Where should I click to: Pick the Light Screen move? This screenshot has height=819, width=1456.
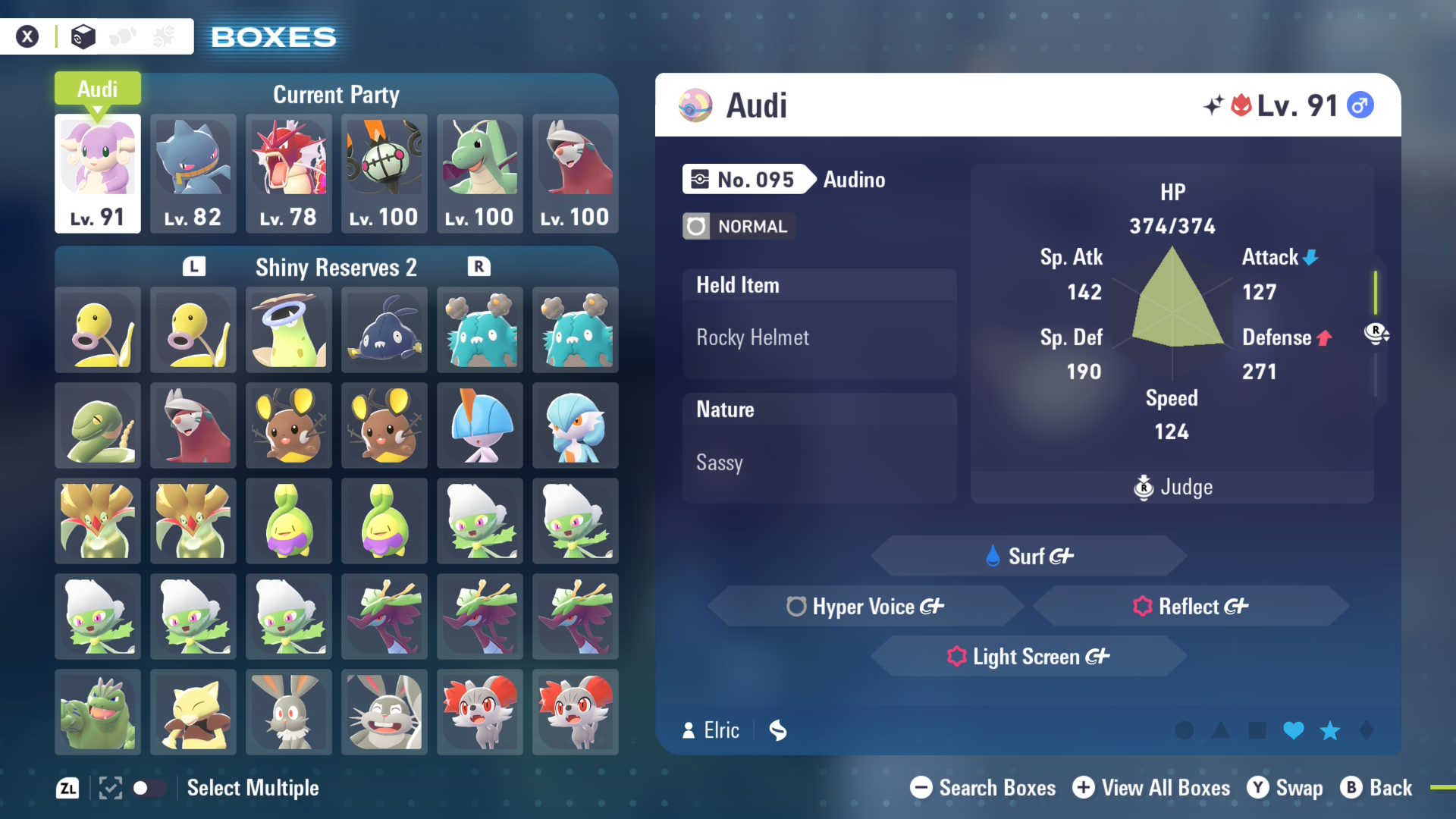(1028, 656)
